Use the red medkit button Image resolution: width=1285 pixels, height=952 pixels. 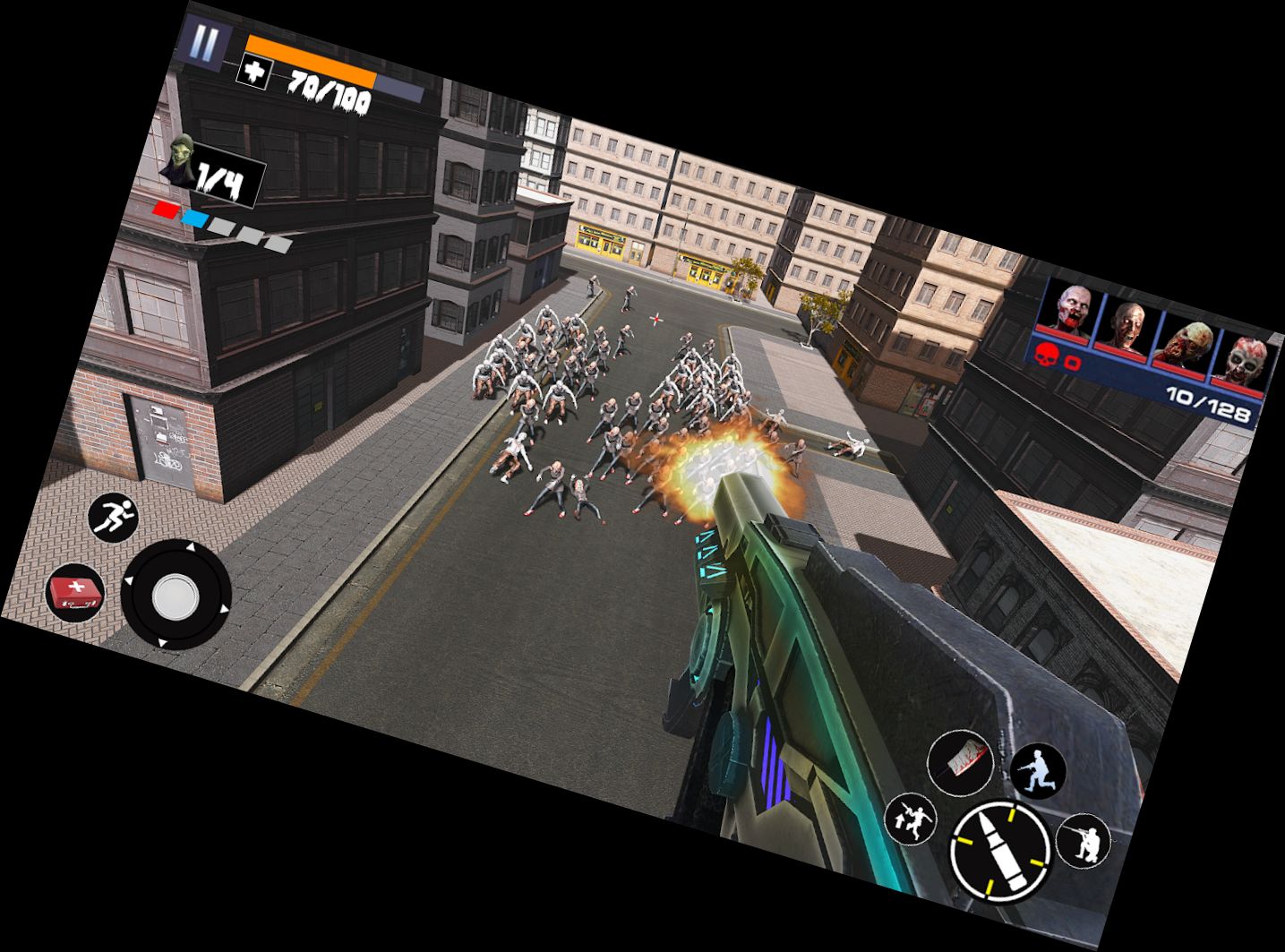75,593
